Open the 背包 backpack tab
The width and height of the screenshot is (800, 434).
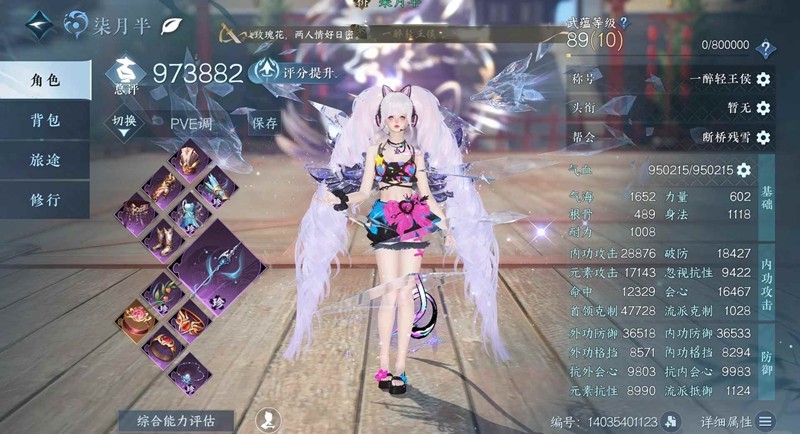[x=45, y=119]
